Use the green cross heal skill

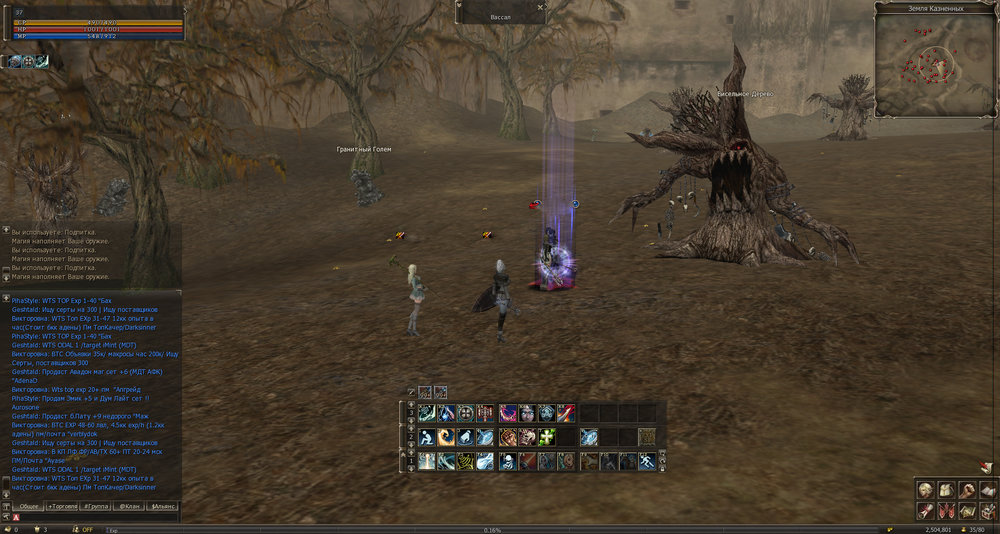tap(545, 437)
